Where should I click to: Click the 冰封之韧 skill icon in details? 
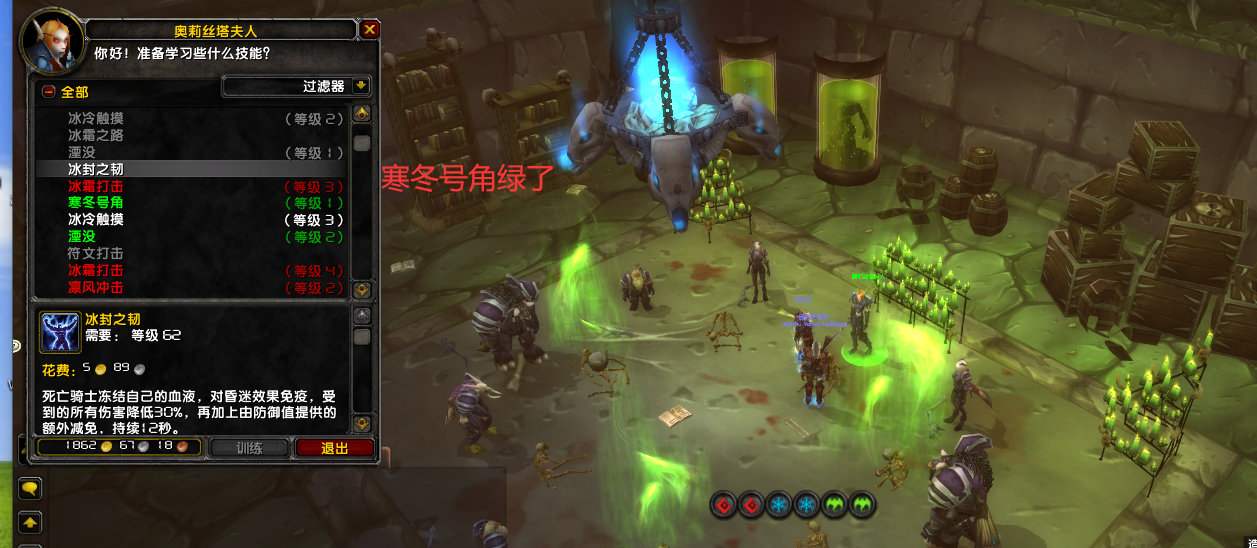coord(59,332)
